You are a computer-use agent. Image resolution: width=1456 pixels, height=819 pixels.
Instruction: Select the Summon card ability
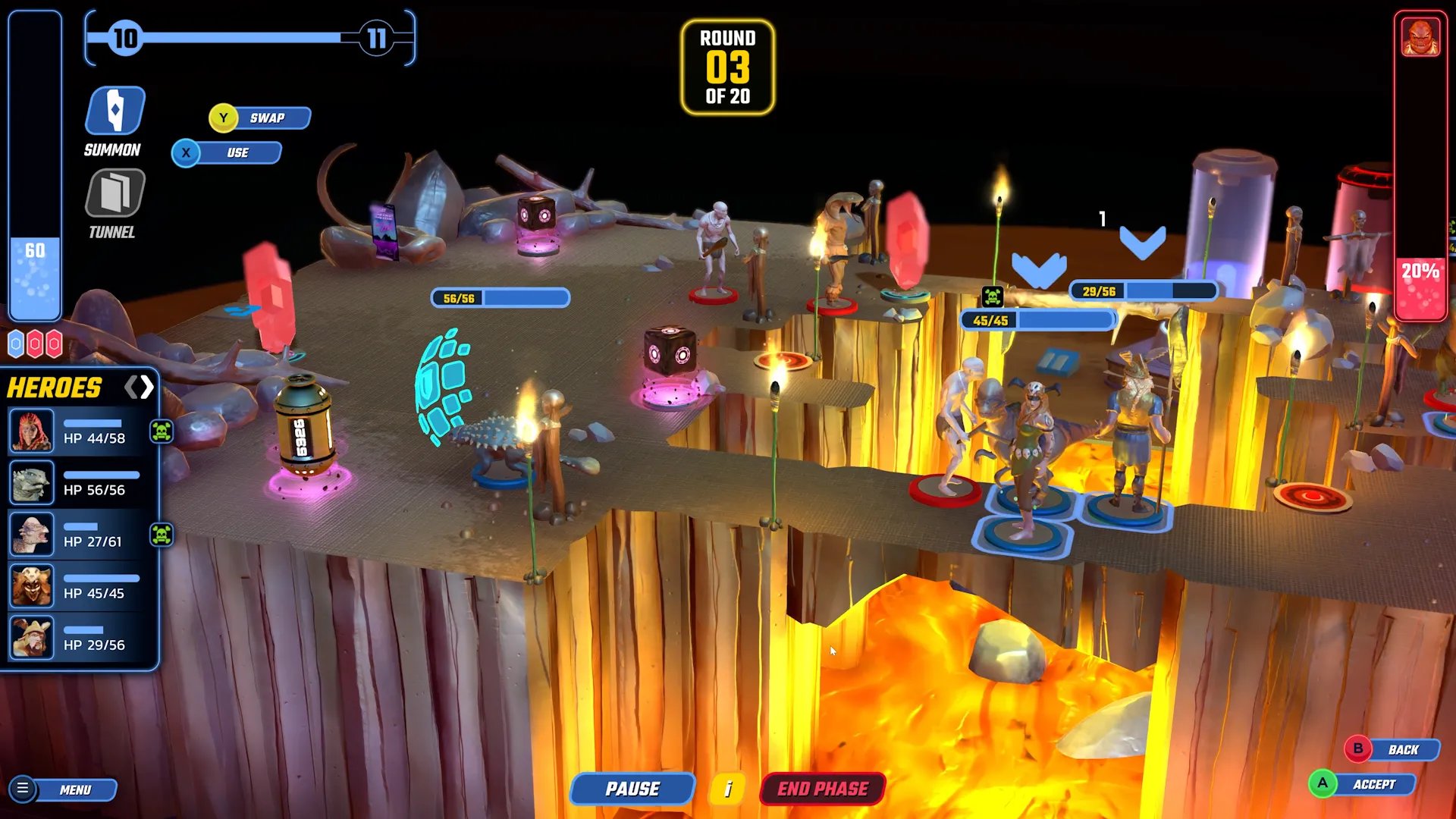115,111
